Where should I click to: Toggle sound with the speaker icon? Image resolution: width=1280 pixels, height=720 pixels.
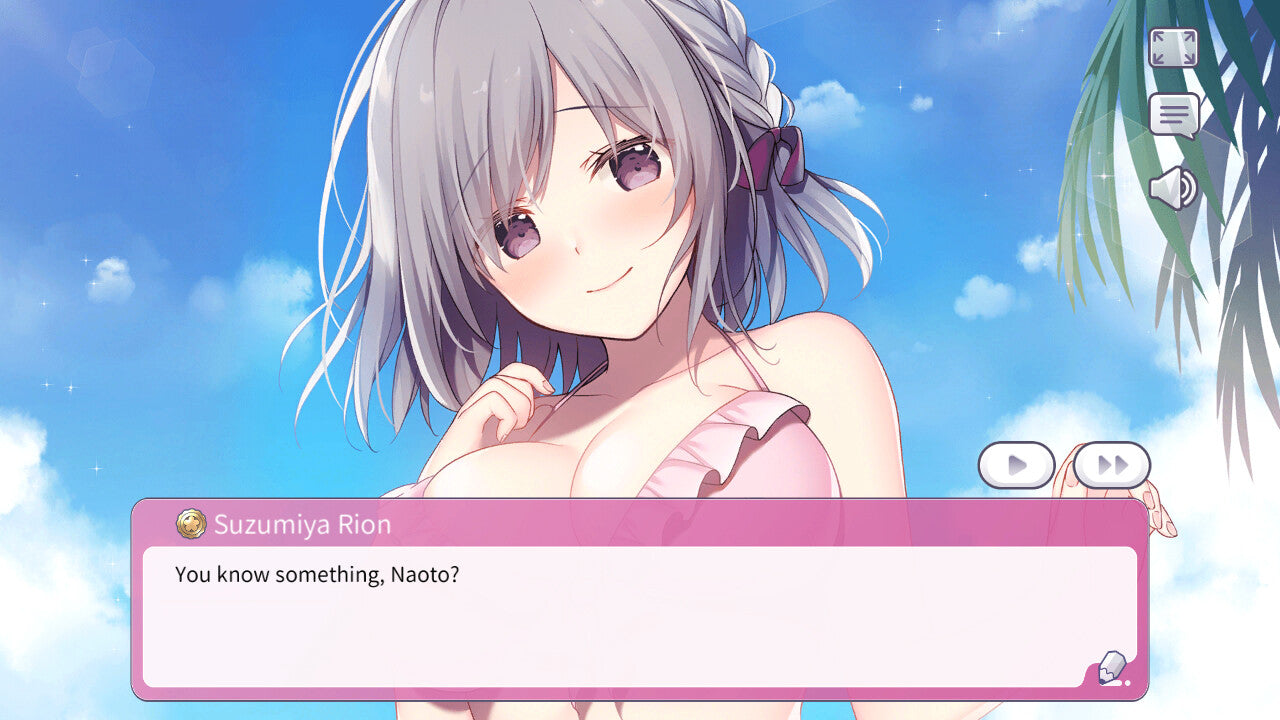(1172, 188)
